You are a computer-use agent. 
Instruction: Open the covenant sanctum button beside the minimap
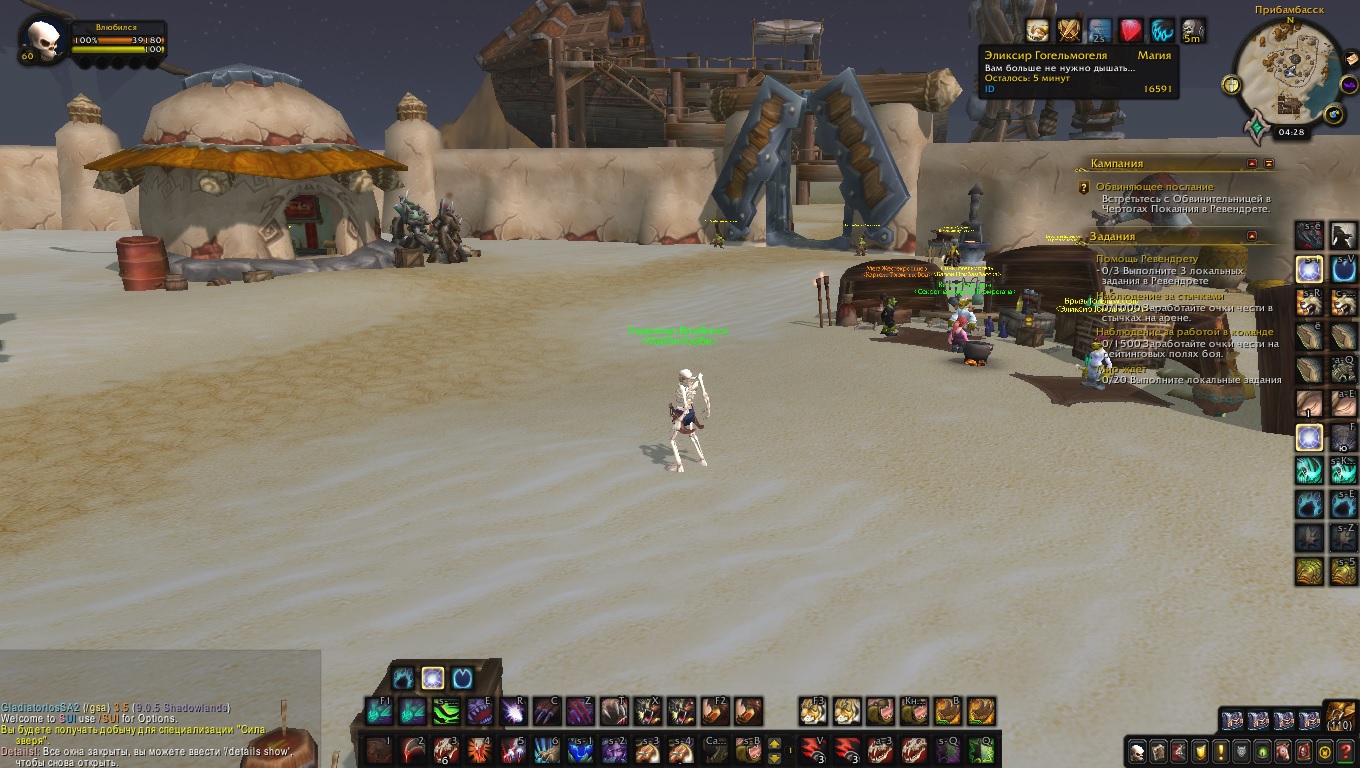pyautogui.click(x=1255, y=128)
